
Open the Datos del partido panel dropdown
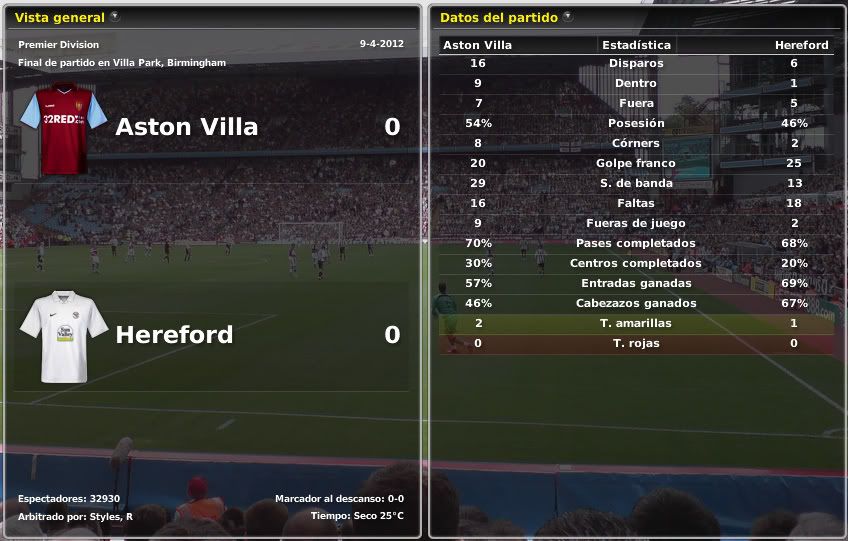(x=568, y=17)
